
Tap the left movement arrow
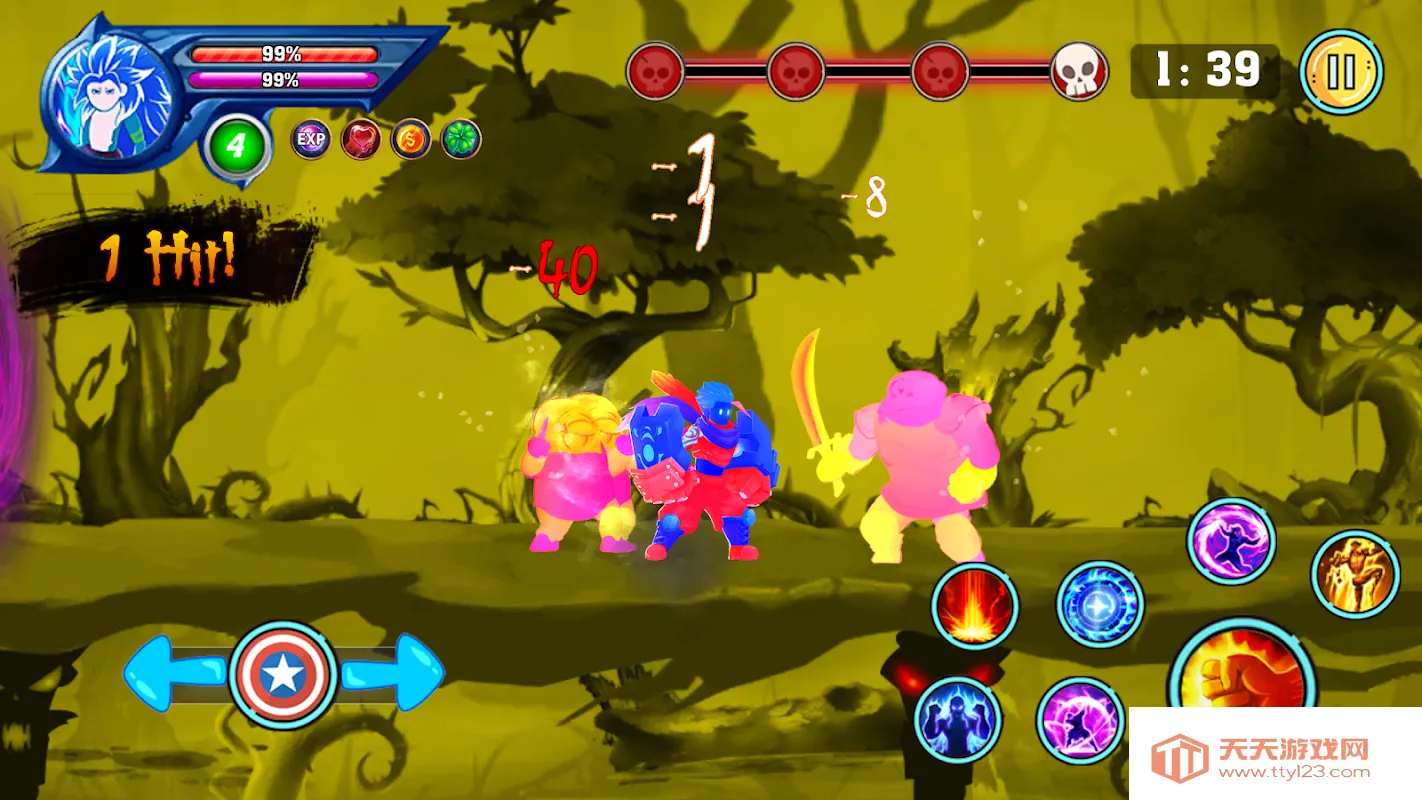pos(170,673)
